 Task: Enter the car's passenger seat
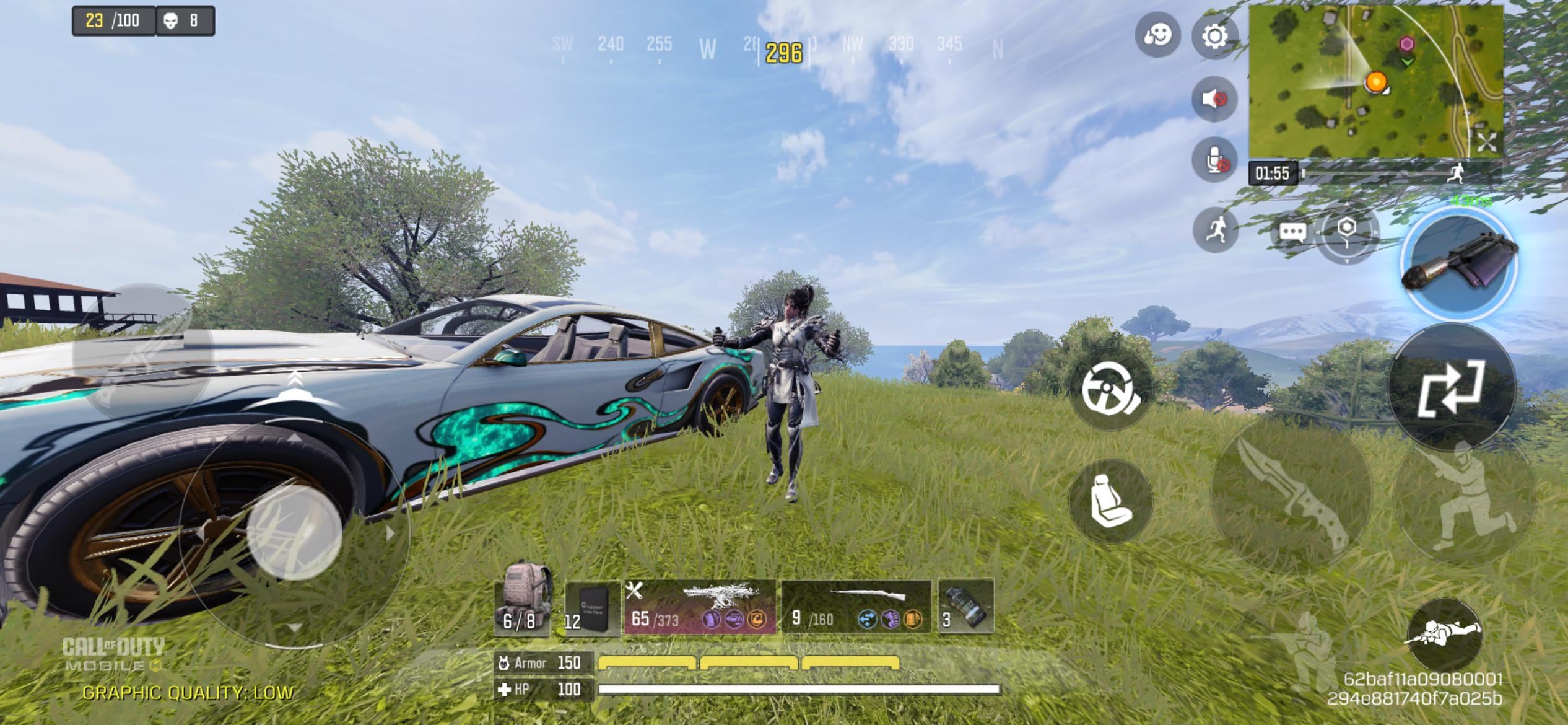coord(1110,501)
